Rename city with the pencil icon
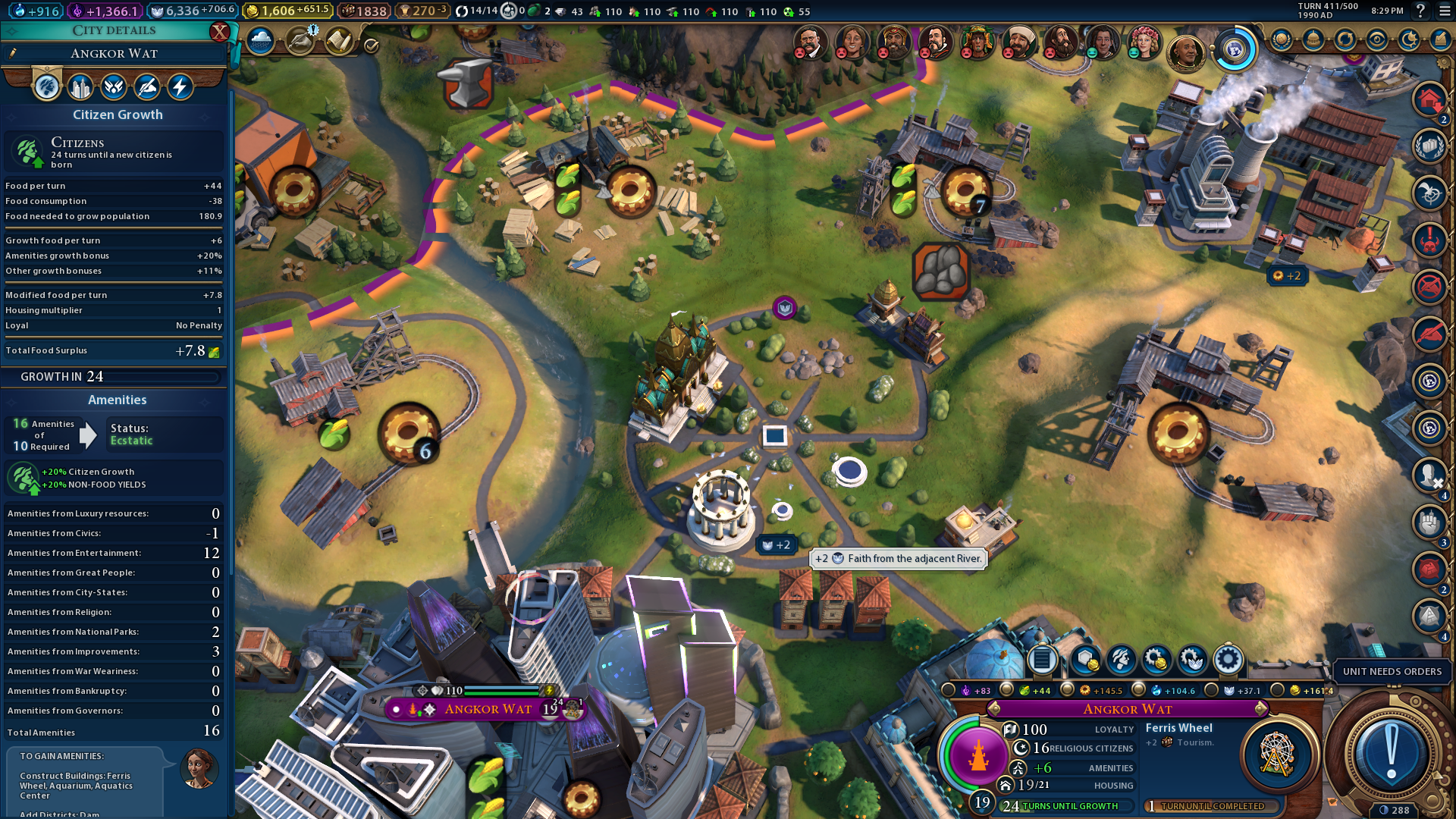The height and width of the screenshot is (819, 1456). pos(13,53)
